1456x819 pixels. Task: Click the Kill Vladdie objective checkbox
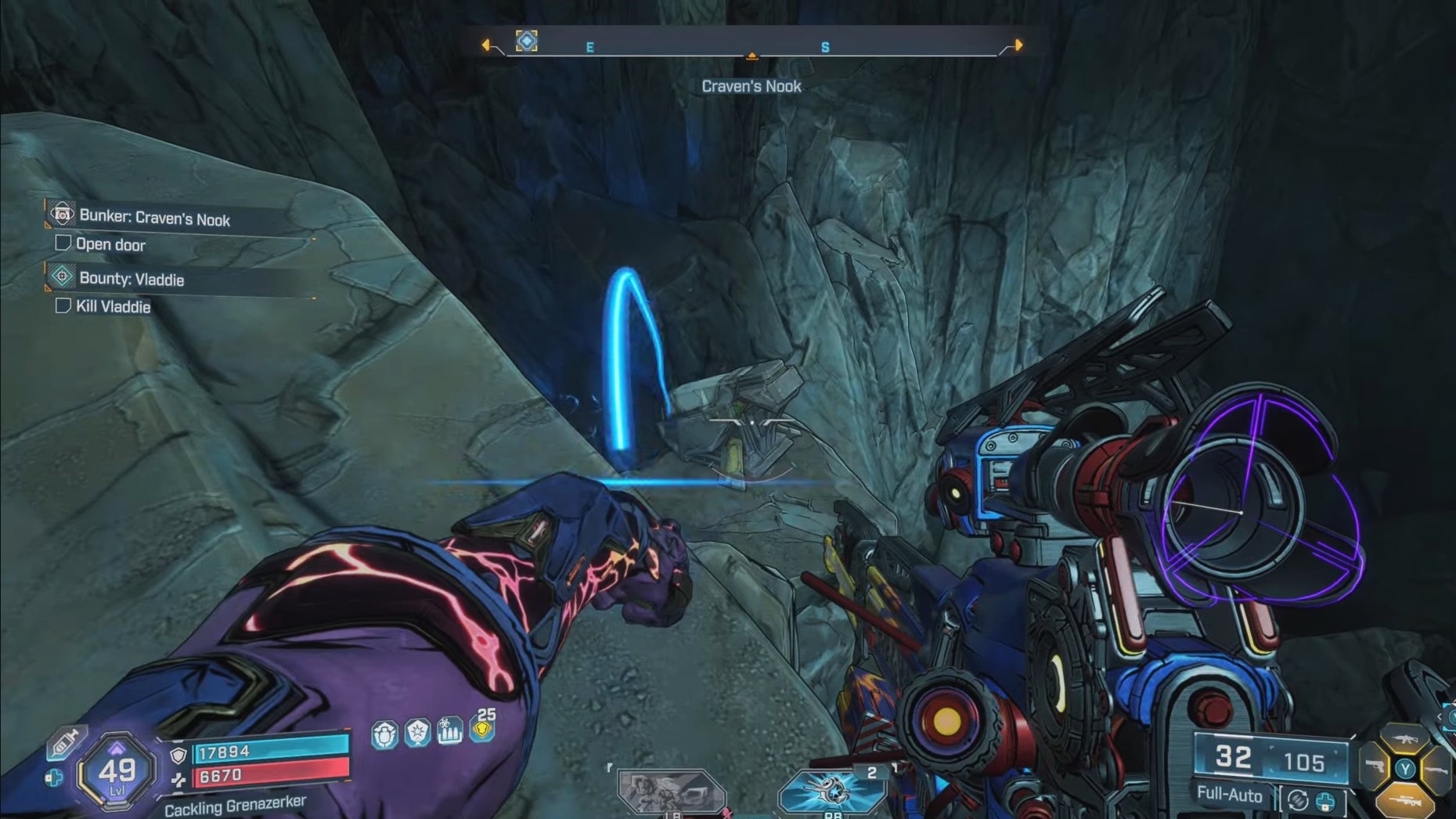(x=63, y=305)
